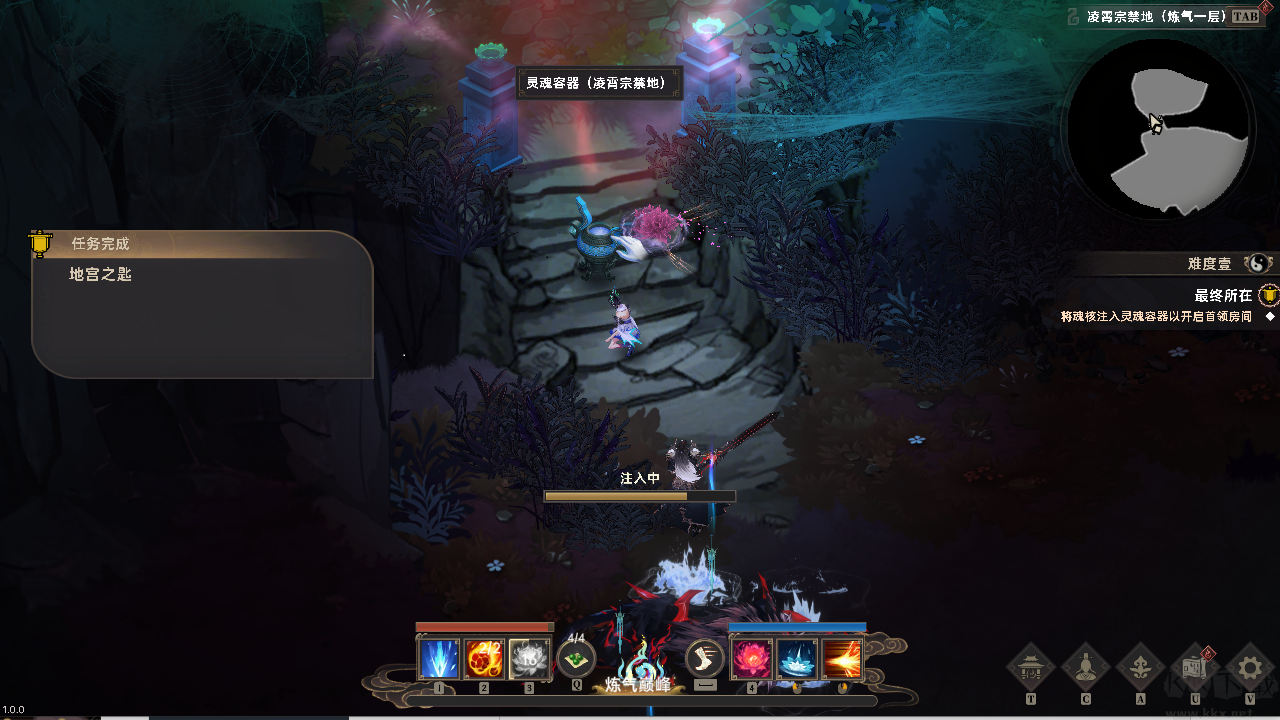Cast the pink lotus skill

pyautogui.click(x=752, y=660)
